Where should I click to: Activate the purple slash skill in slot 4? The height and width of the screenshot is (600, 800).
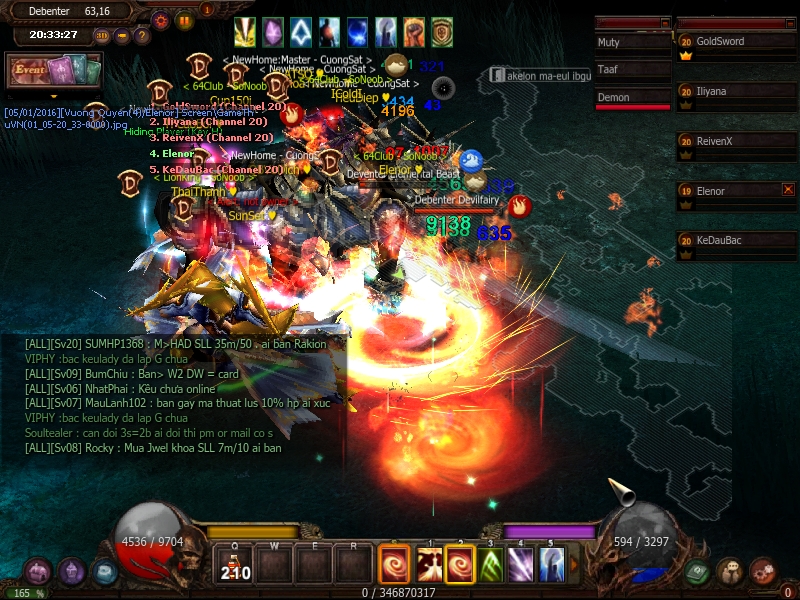tap(521, 565)
